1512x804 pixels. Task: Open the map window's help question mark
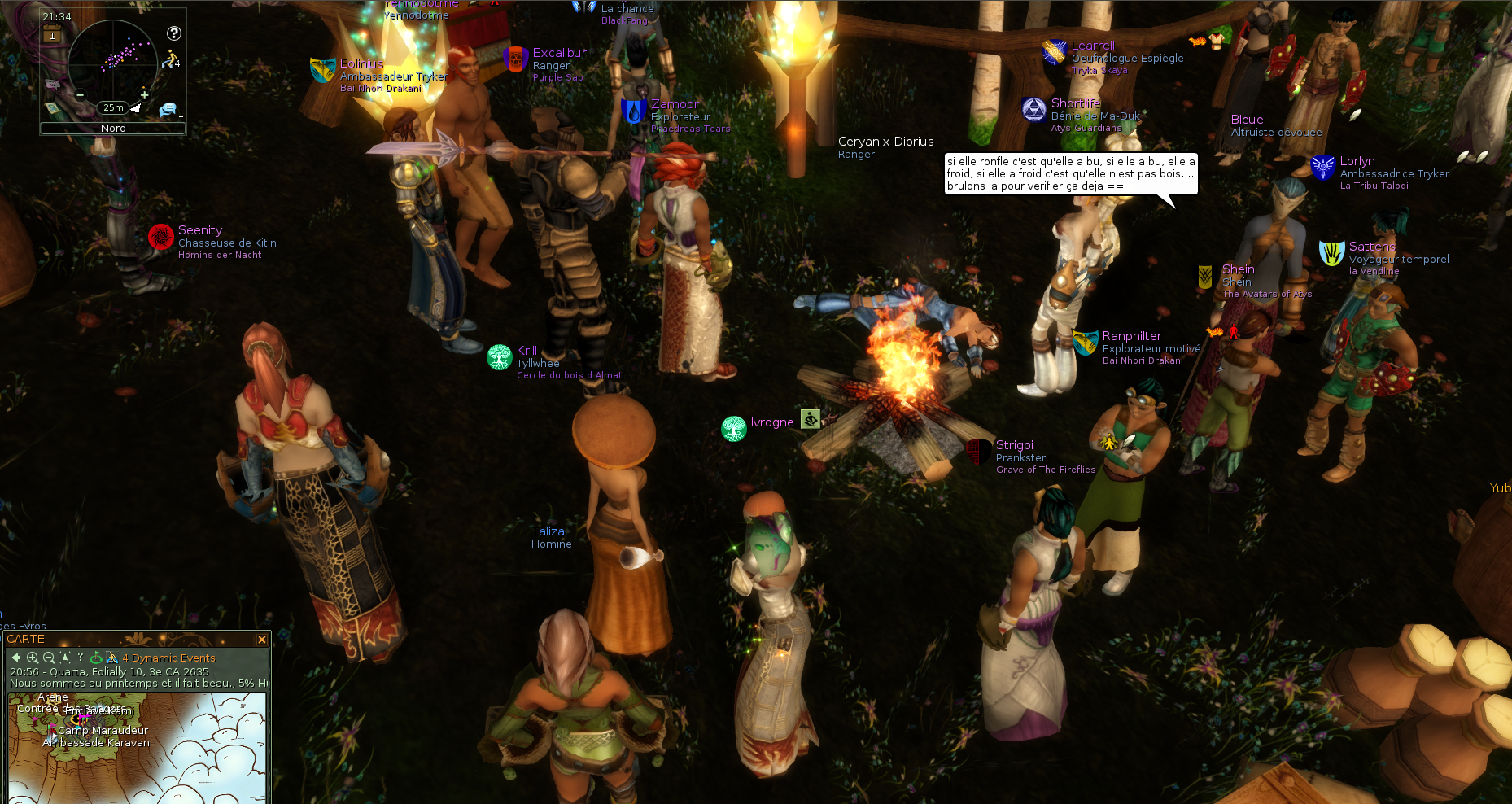point(81,657)
